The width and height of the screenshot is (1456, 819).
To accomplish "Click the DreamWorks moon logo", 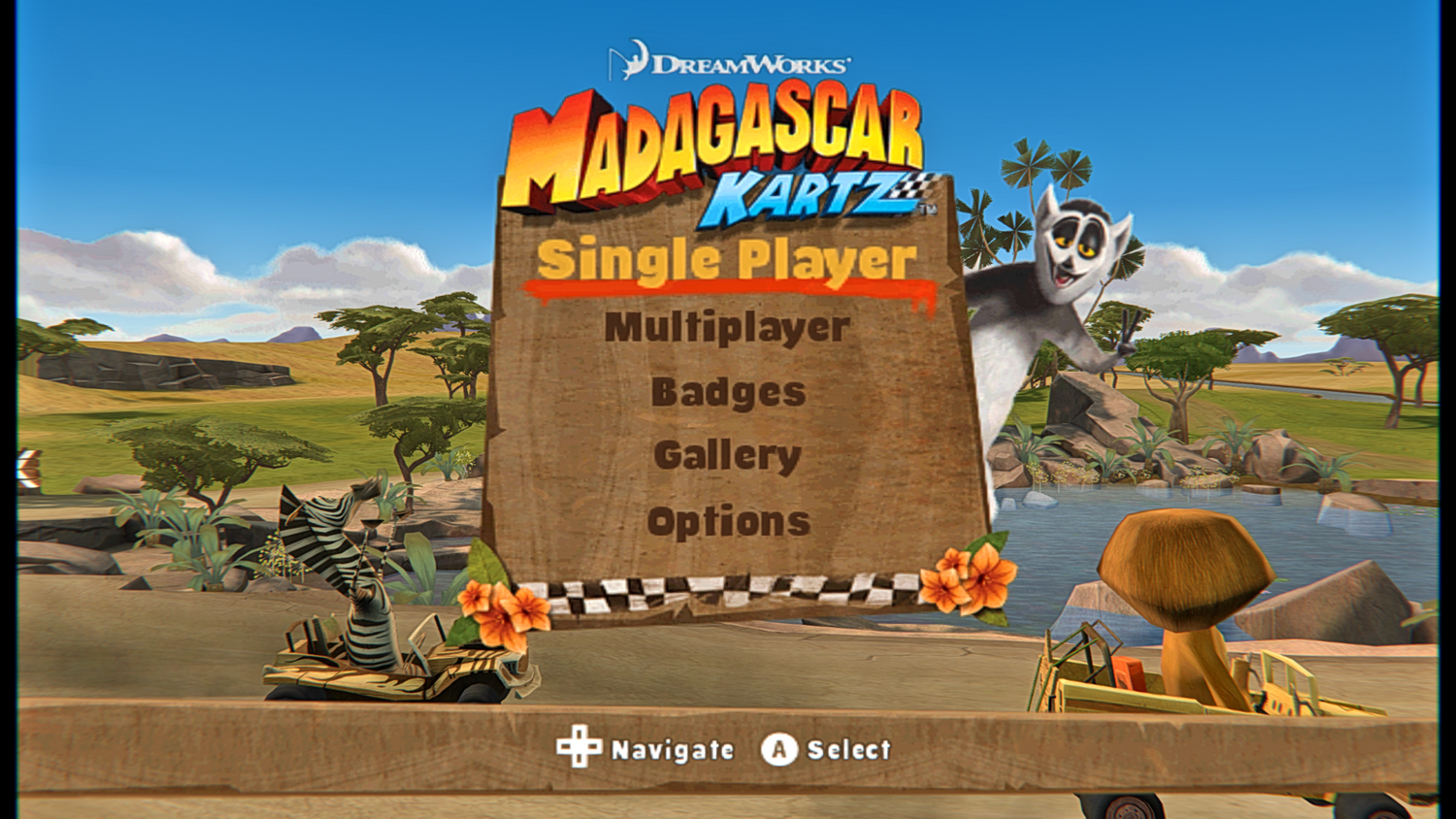I will tap(628, 57).
